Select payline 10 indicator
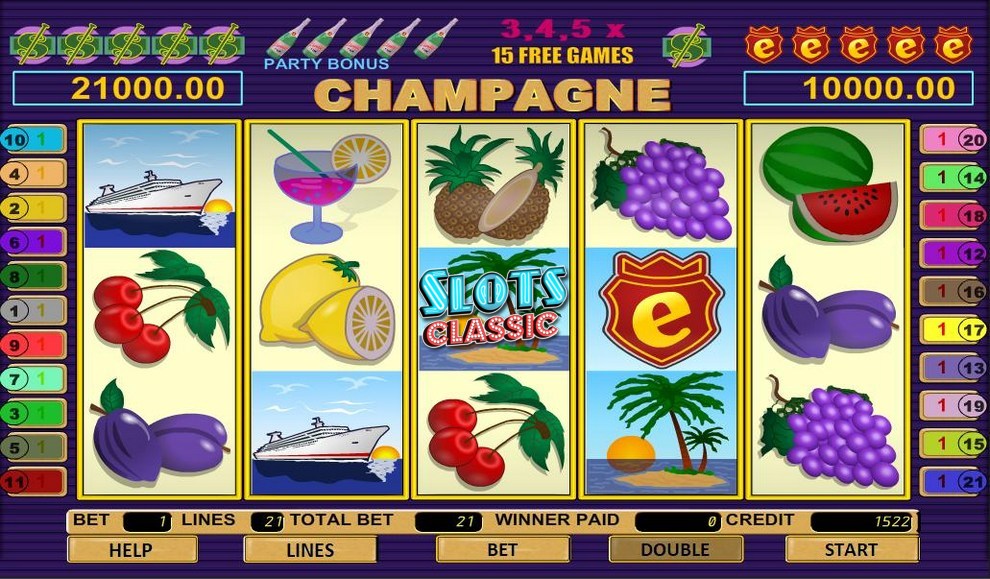Screen dimensions: 990x579 pos(33,140)
